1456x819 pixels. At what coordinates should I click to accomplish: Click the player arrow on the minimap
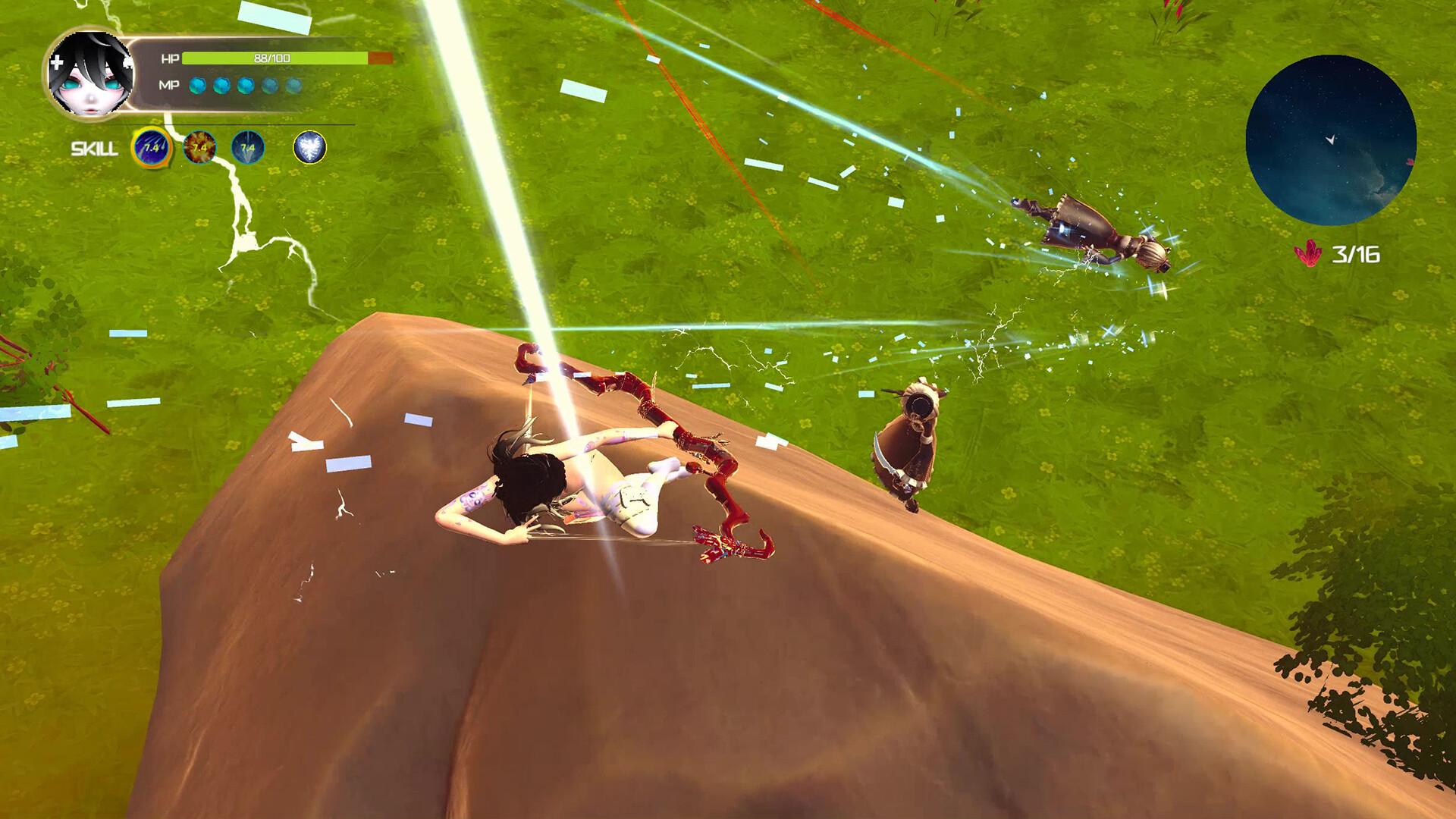tap(1332, 140)
